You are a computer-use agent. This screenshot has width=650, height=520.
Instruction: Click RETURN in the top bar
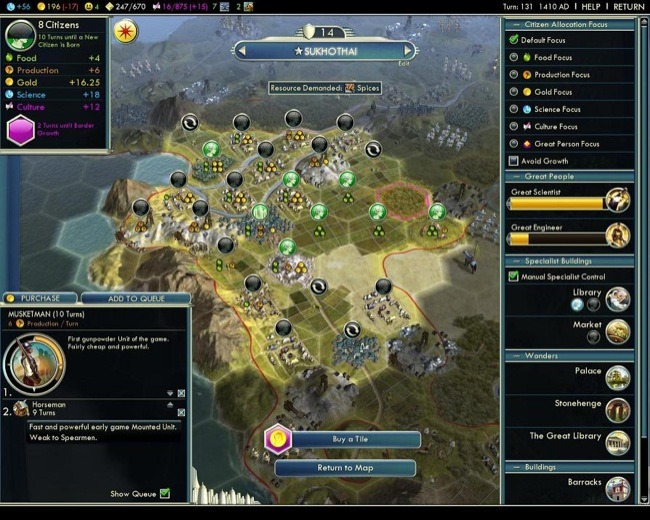tap(629, 6)
